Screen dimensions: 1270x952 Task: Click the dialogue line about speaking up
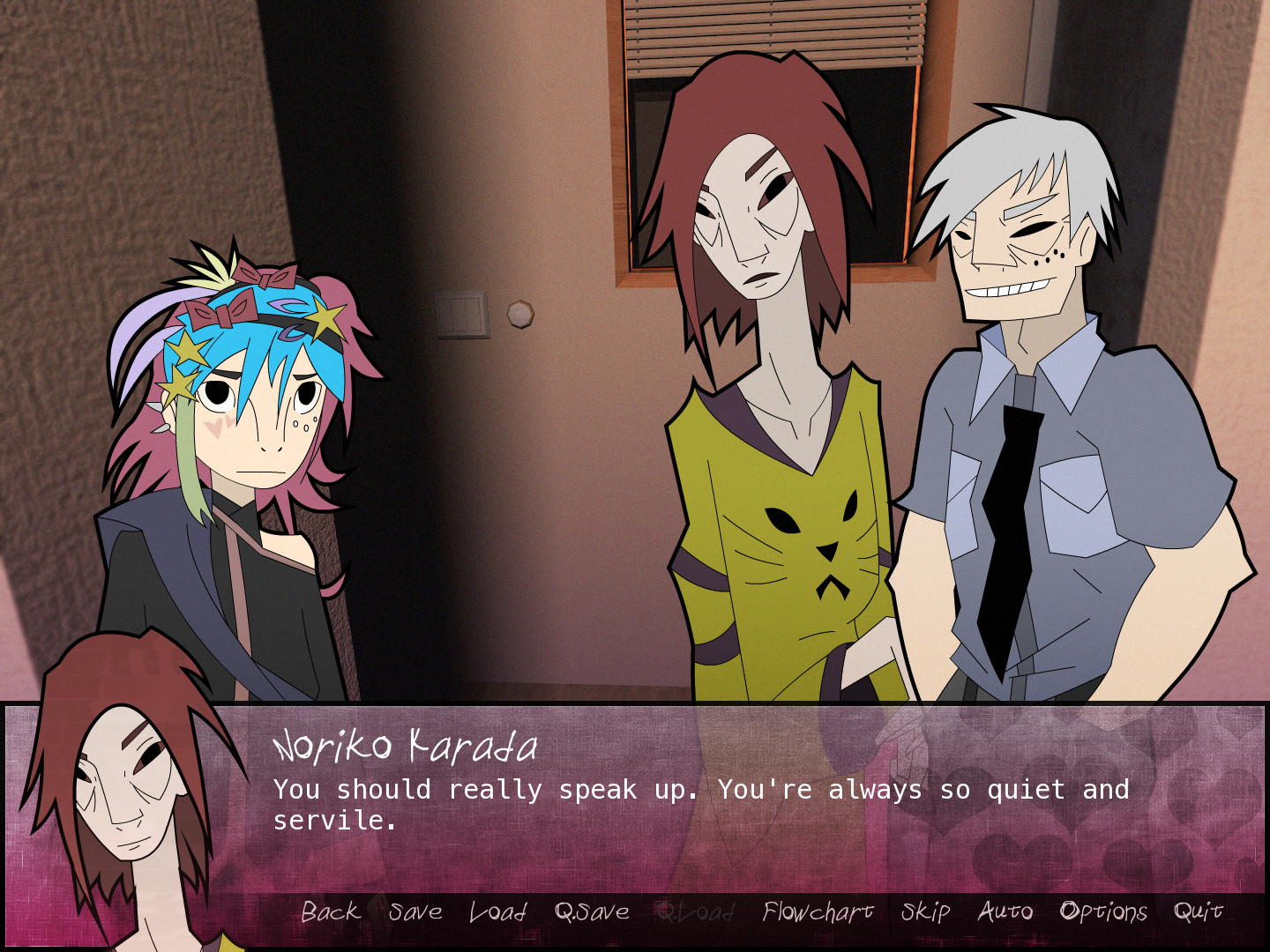click(701, 791)
